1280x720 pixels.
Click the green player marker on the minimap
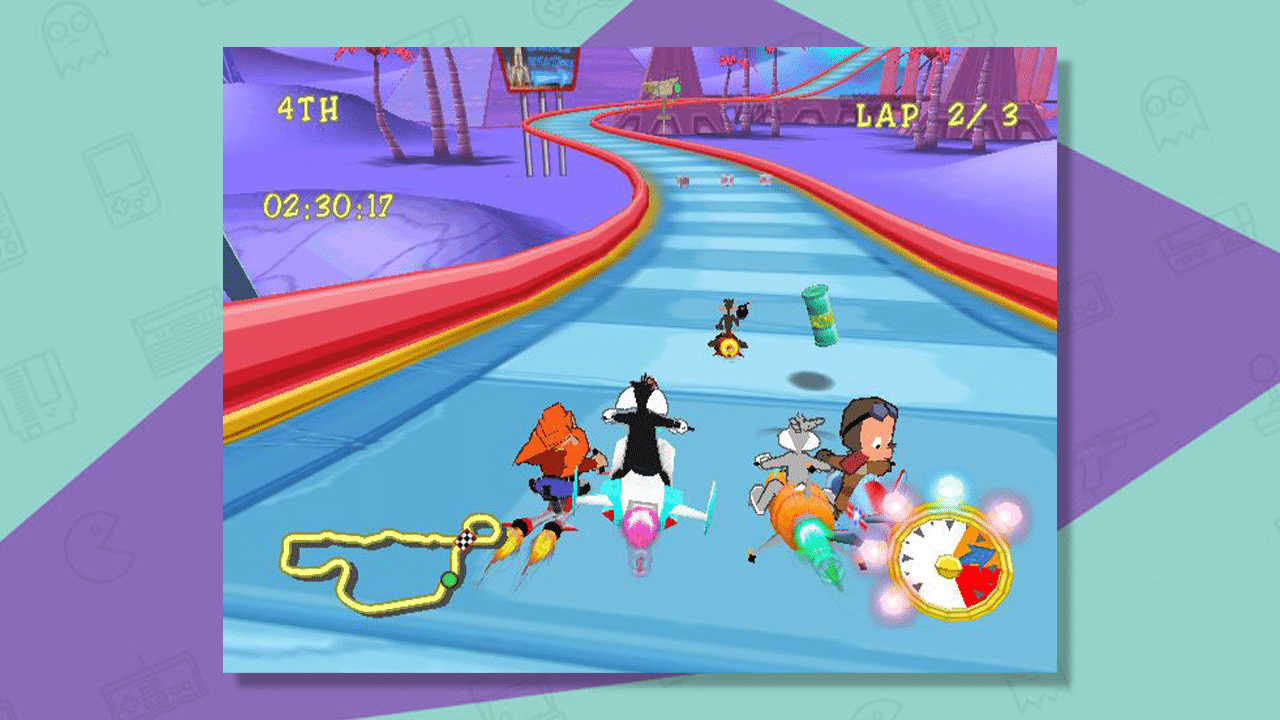click(447, 578)
